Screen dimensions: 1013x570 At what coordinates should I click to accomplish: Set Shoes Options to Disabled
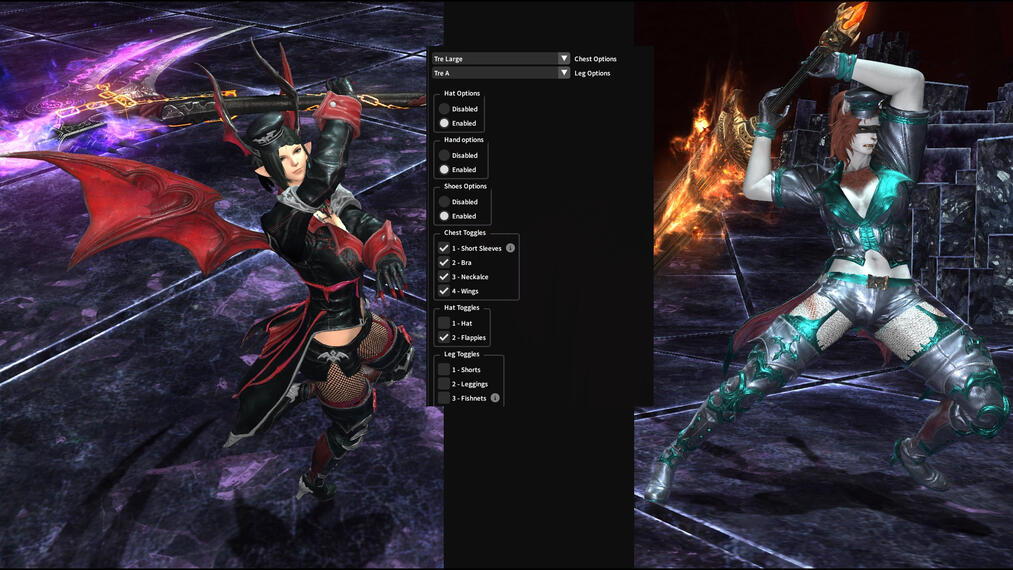(444, 202)
